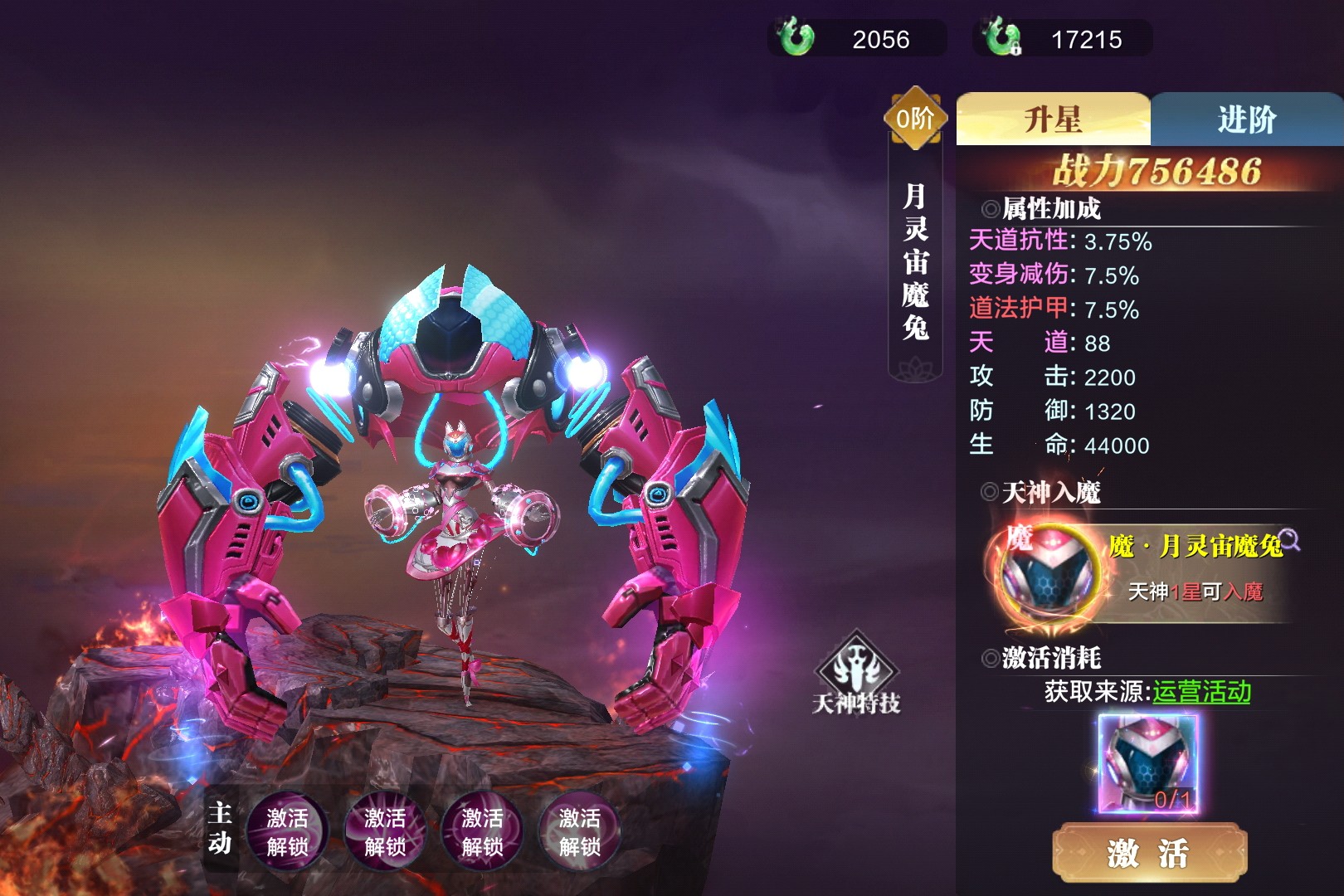Select the activation cost item showing 0/1

(1148, 764)
